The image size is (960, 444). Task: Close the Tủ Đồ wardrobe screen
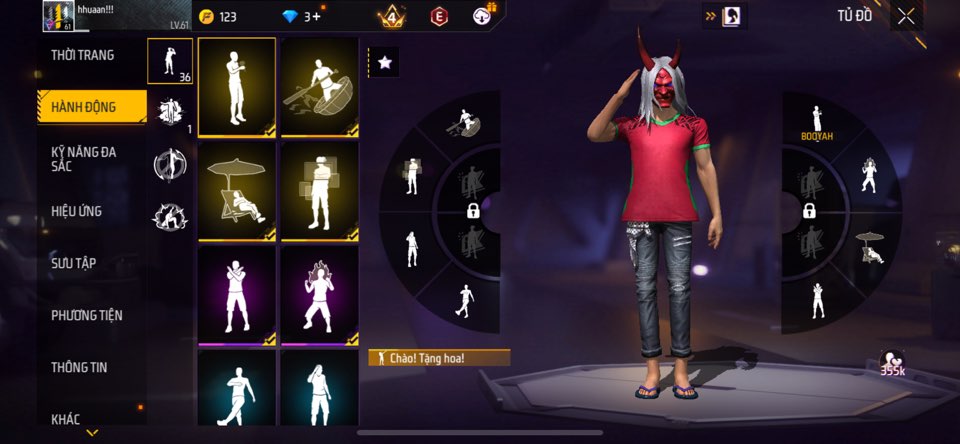906,16
